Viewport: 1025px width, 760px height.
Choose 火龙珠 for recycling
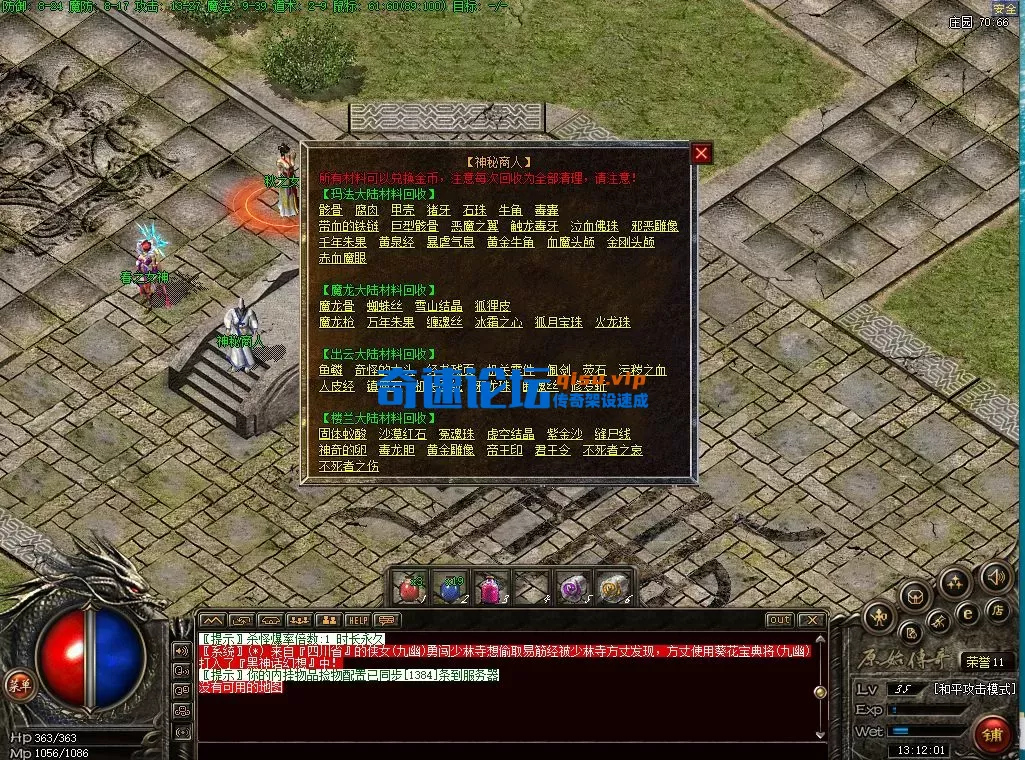tap(613, 322)
